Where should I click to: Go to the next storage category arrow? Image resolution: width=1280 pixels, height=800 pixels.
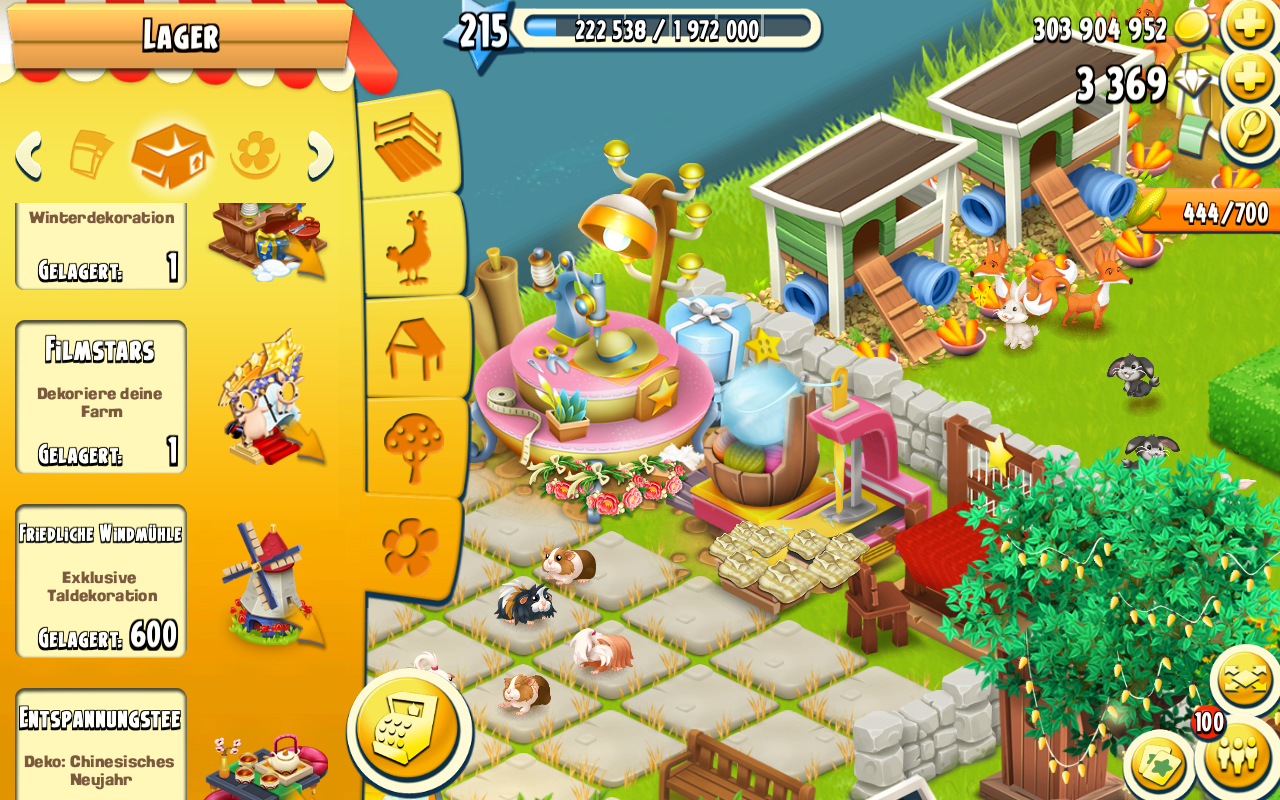pos(320,155)
